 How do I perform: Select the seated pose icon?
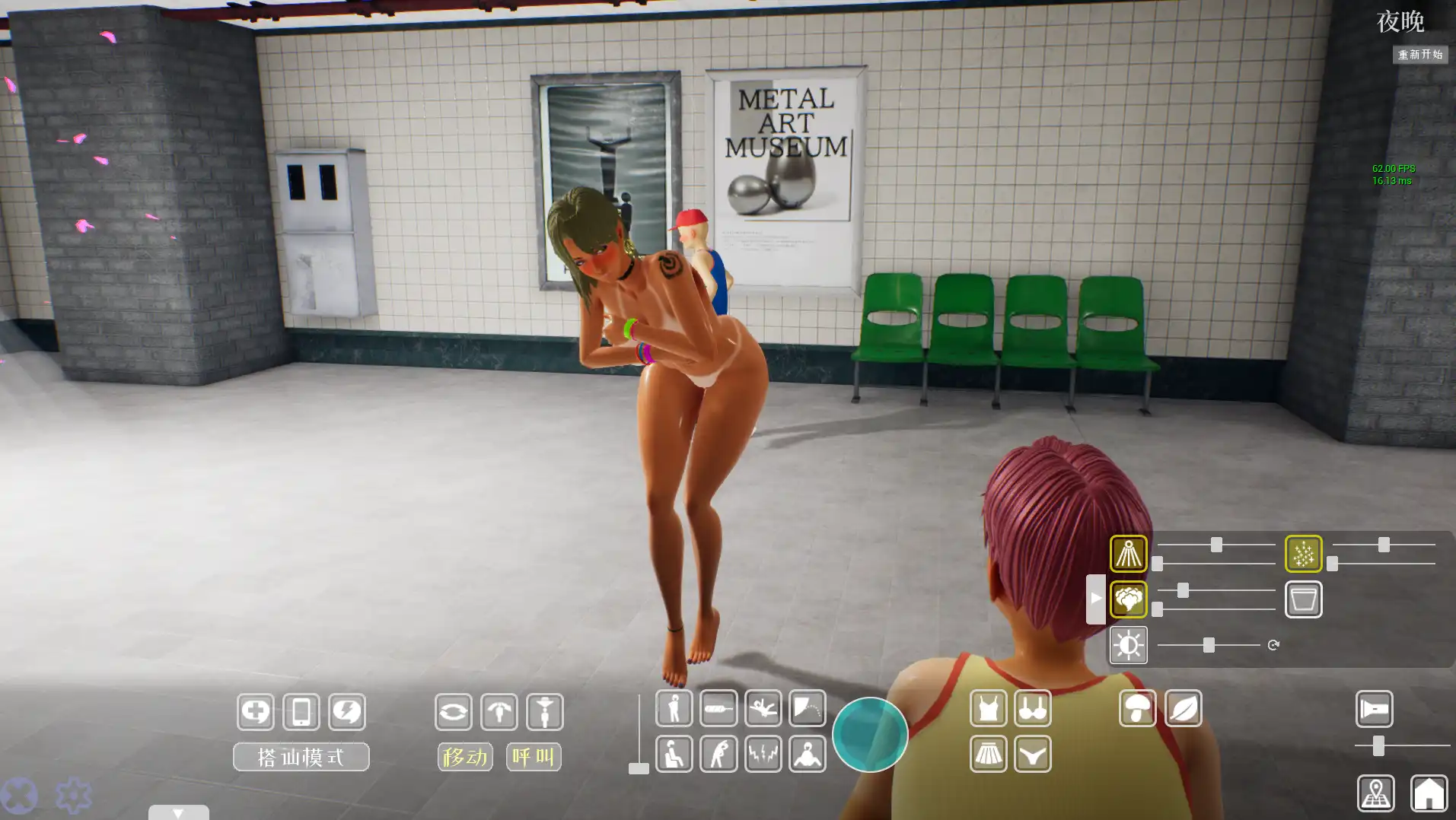pyautogui.click(x=674, y=755)
